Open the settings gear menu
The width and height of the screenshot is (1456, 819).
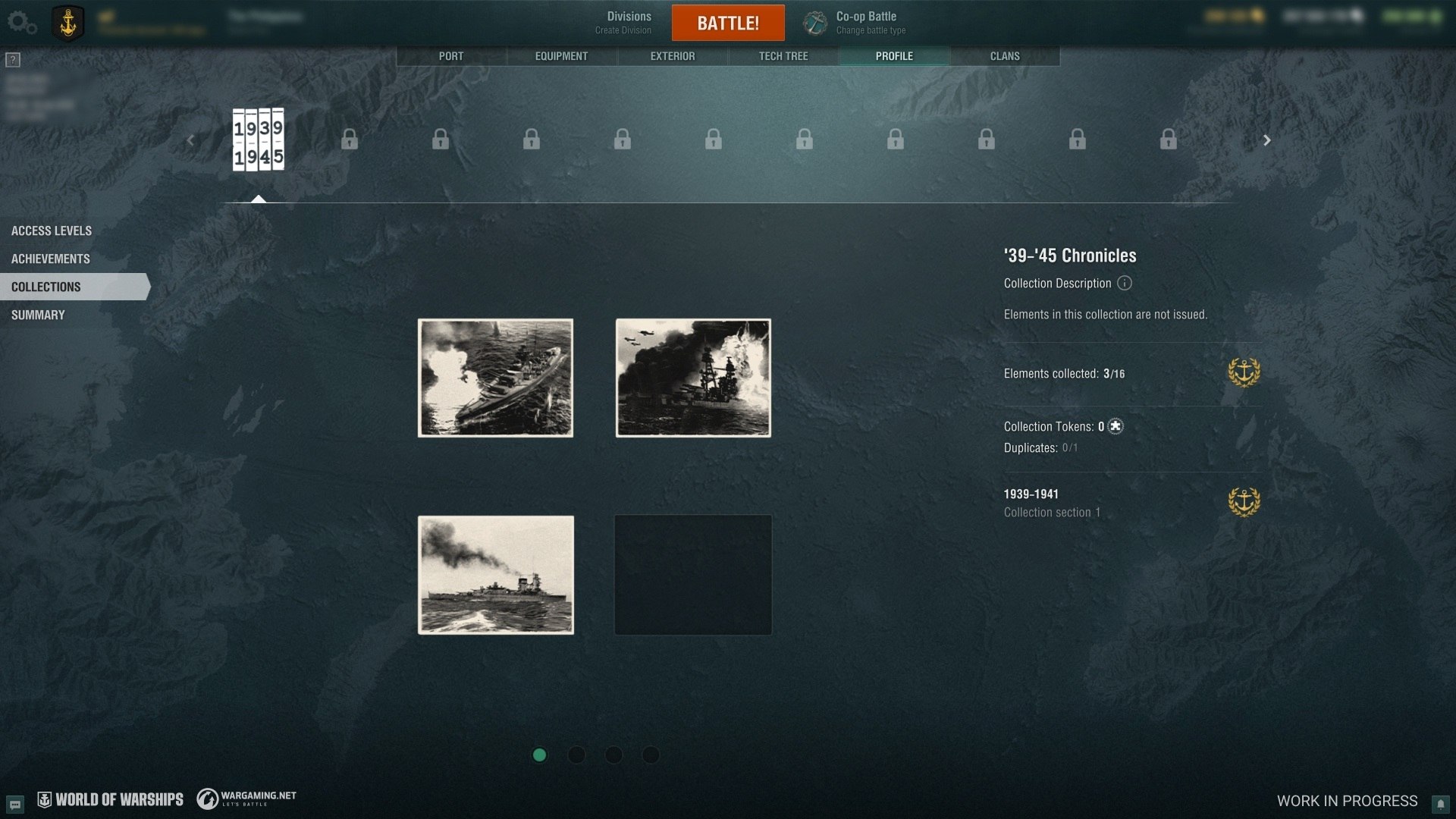[x=21, y=23]
